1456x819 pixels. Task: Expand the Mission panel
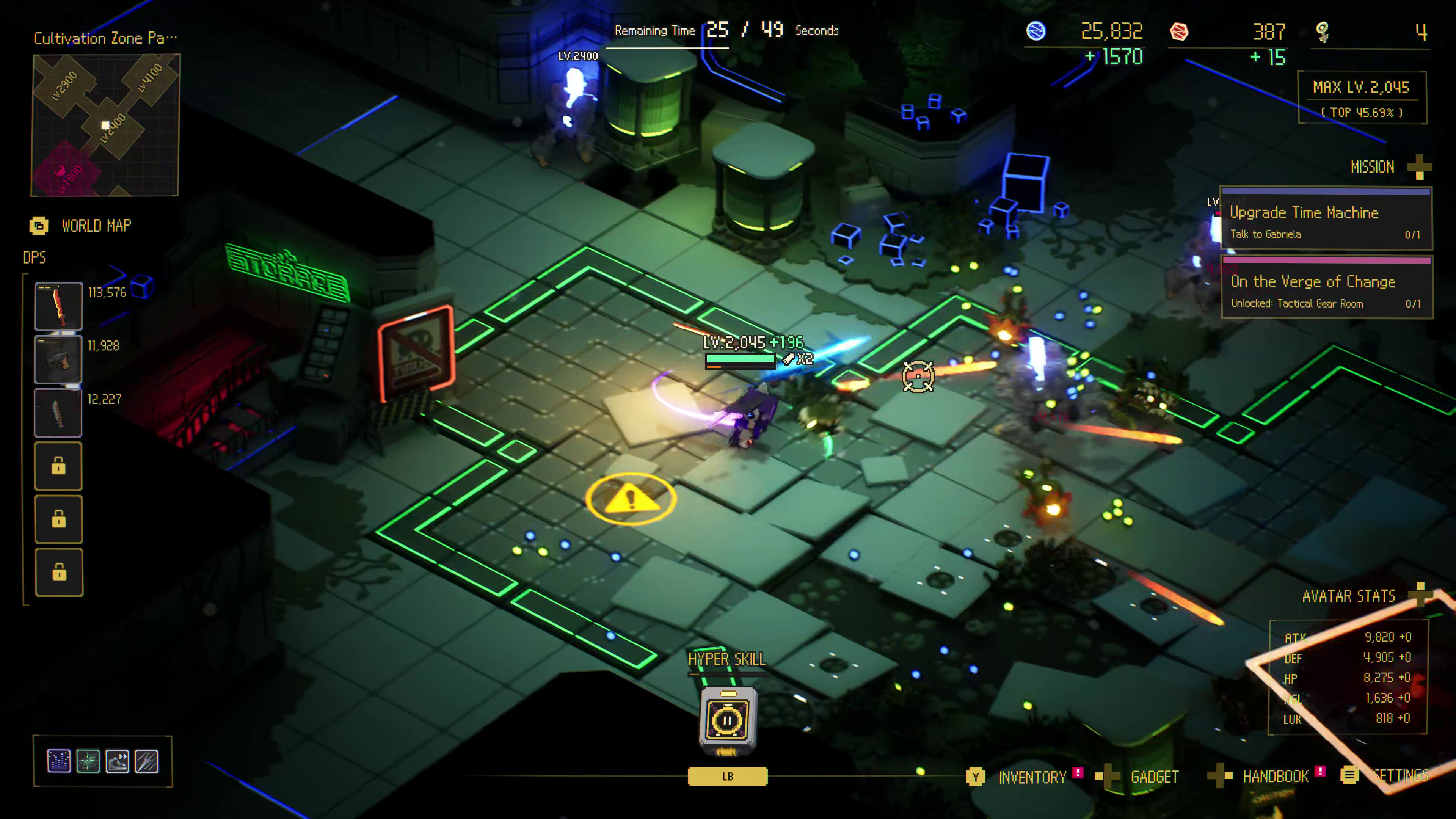tap(1419, 167)
